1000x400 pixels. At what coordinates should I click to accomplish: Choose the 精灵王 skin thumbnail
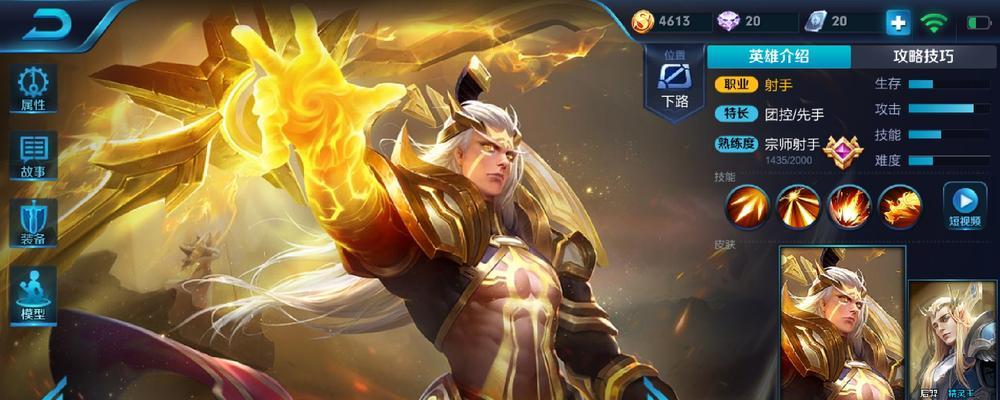[953, 340]
